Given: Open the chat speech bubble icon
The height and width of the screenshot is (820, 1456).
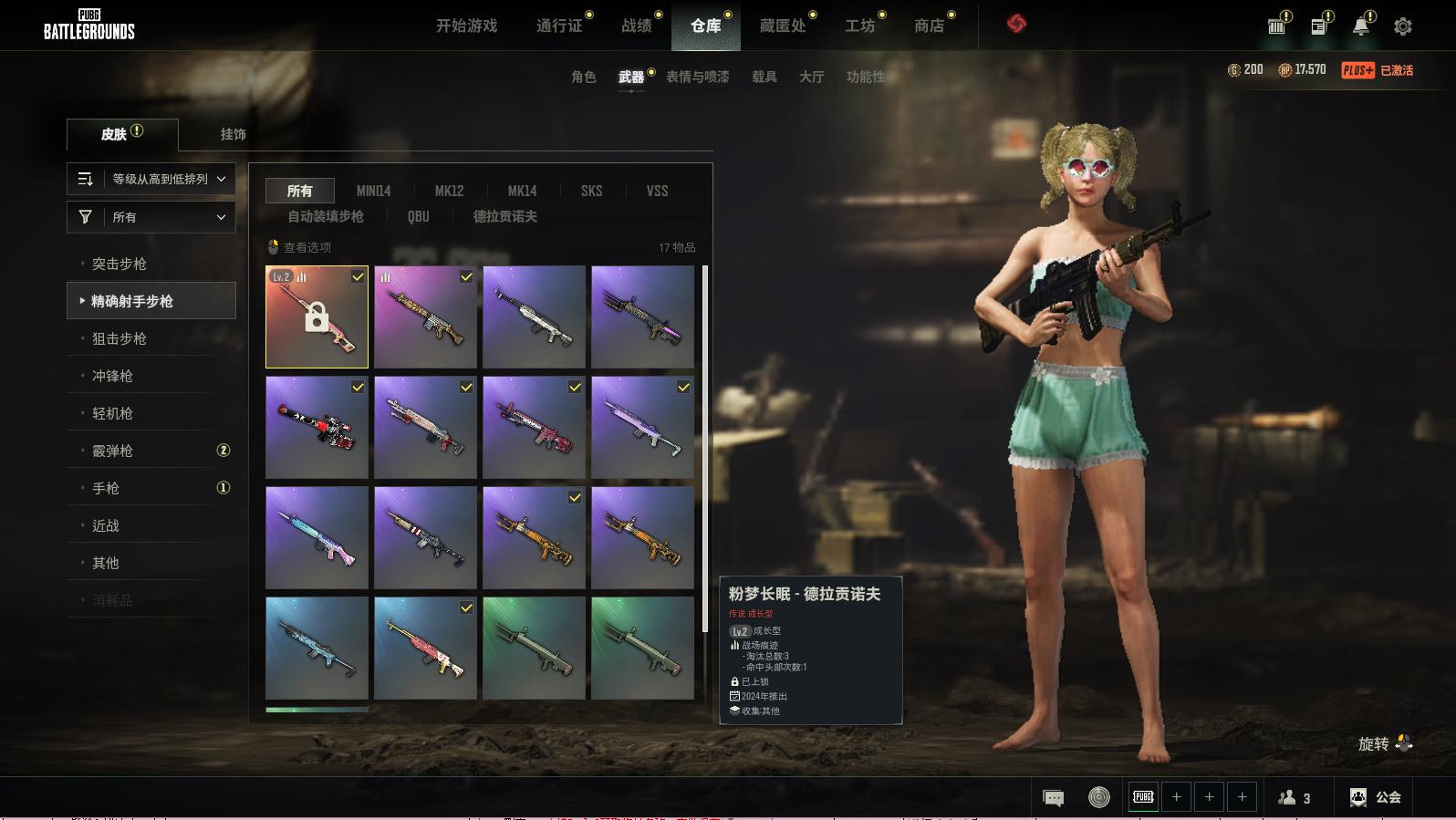Looking at the screenshot, I should tap(1053, 798).
